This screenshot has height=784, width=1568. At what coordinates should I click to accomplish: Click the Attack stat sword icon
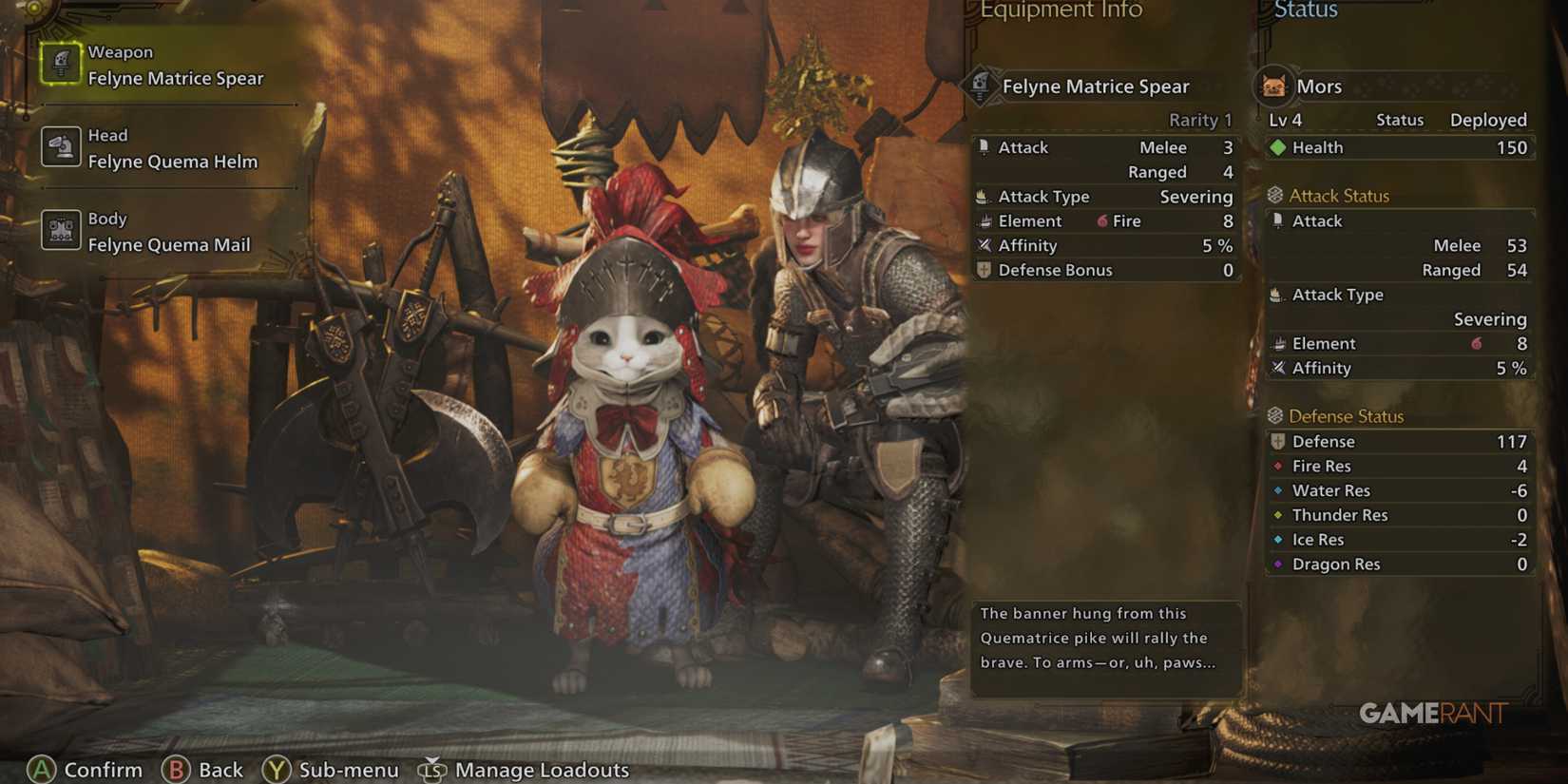tap(985, 148)
